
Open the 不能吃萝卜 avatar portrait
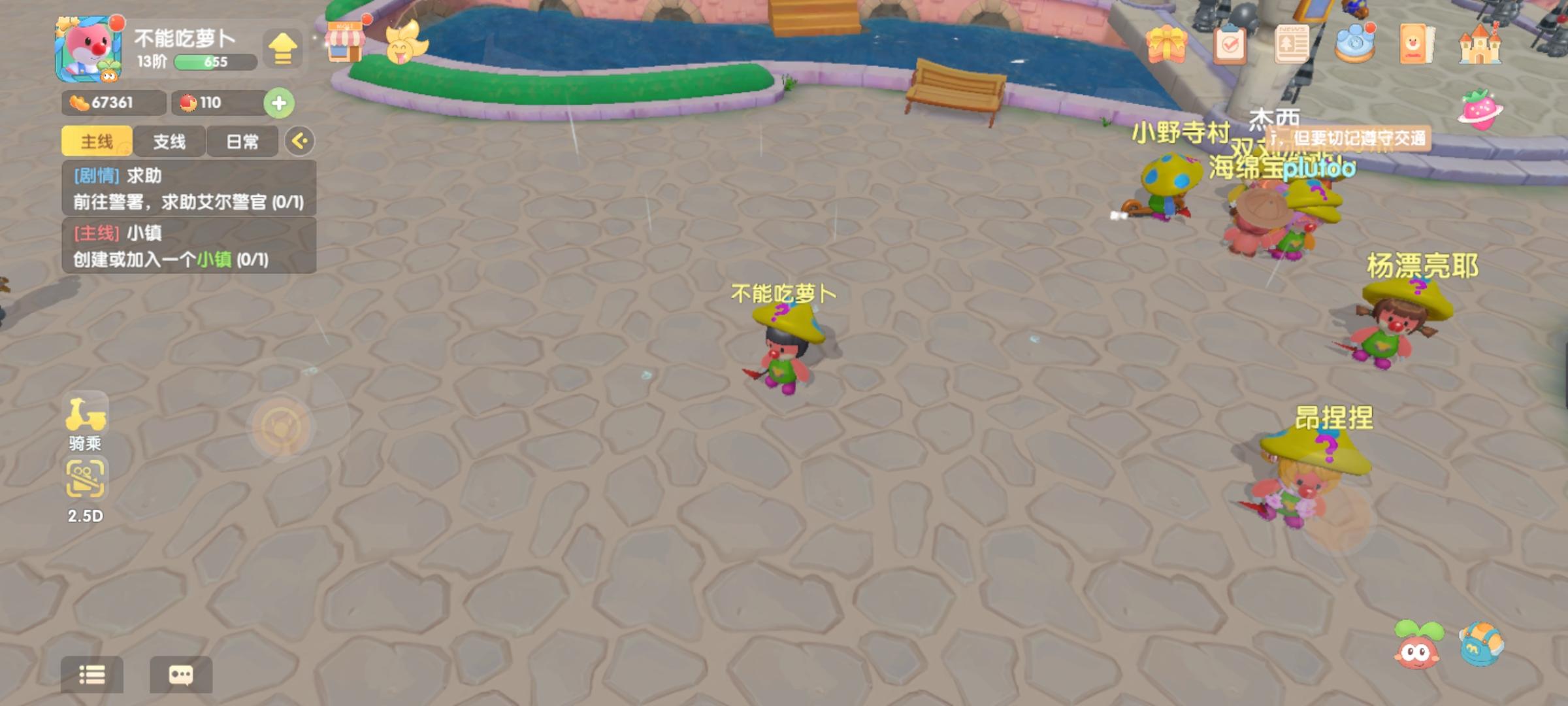click(x=88, y=51)
